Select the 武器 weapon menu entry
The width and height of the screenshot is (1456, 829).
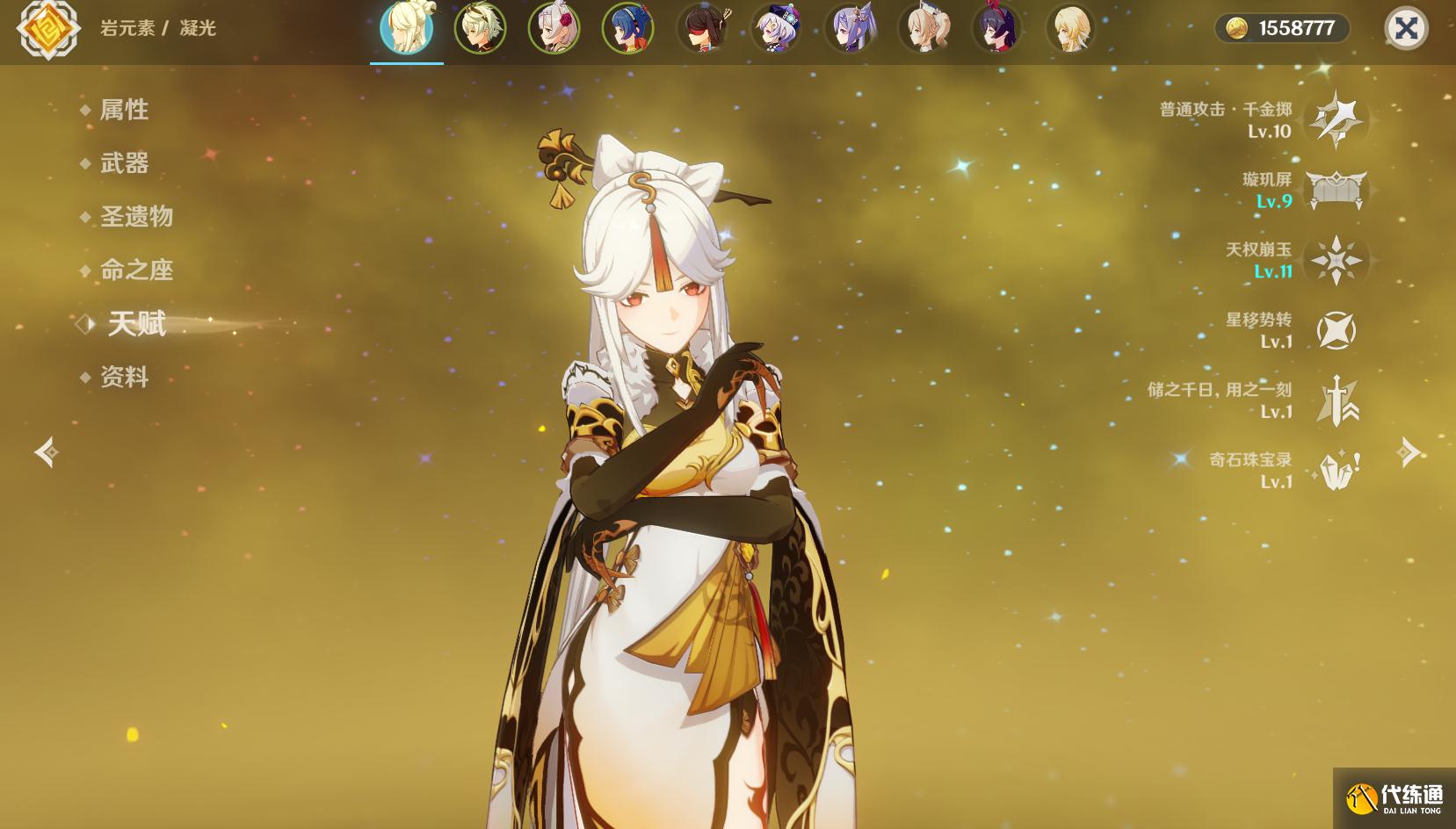pyautogui.click(x=124, y=163)
